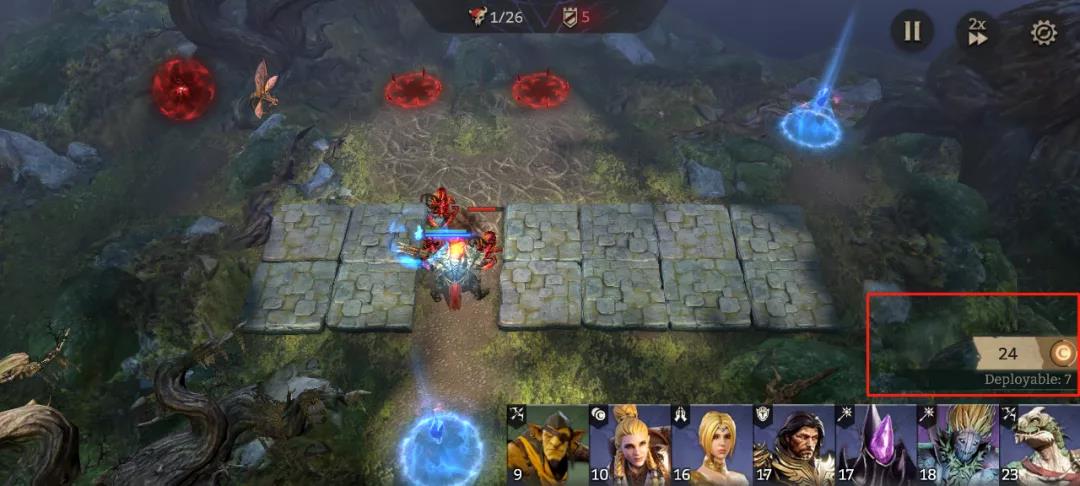
Task: Pick the blue-skinned spiky creature card costing 18
Action: [957, 446]
